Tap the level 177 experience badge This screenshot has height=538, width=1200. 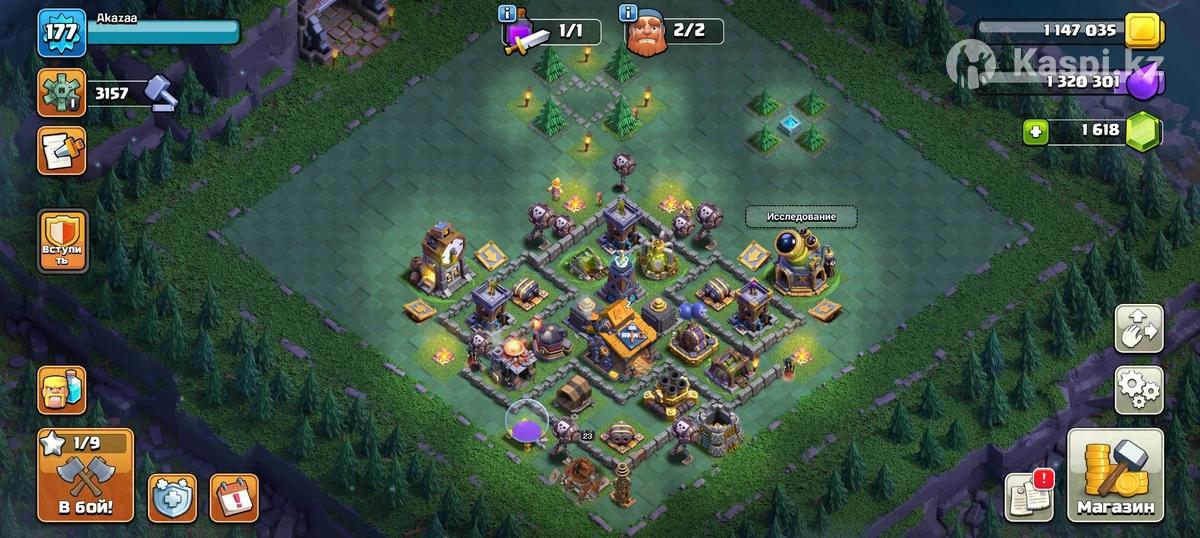tap(61, 32)
